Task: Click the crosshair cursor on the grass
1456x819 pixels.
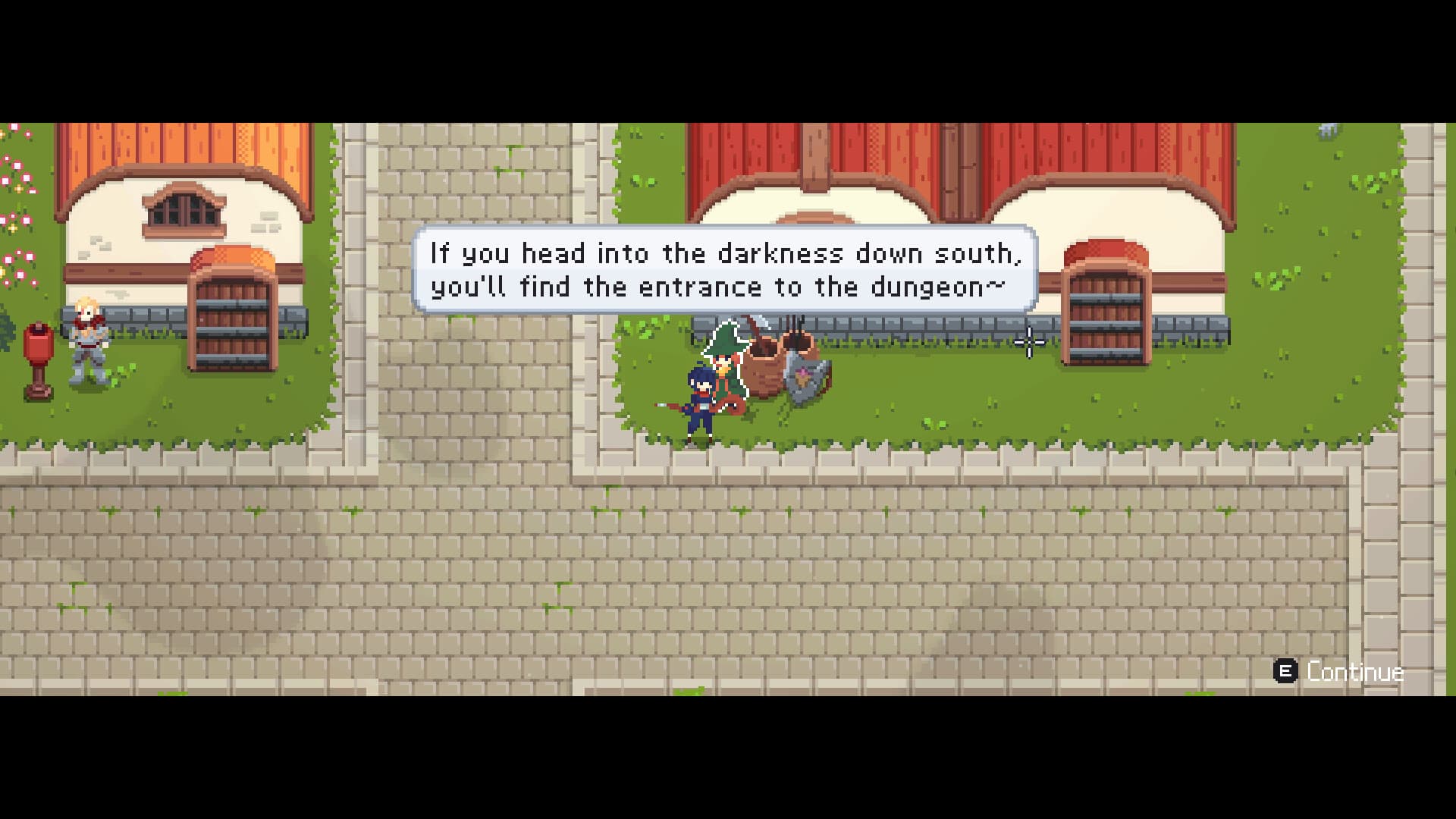Action: coord(1028,344)
